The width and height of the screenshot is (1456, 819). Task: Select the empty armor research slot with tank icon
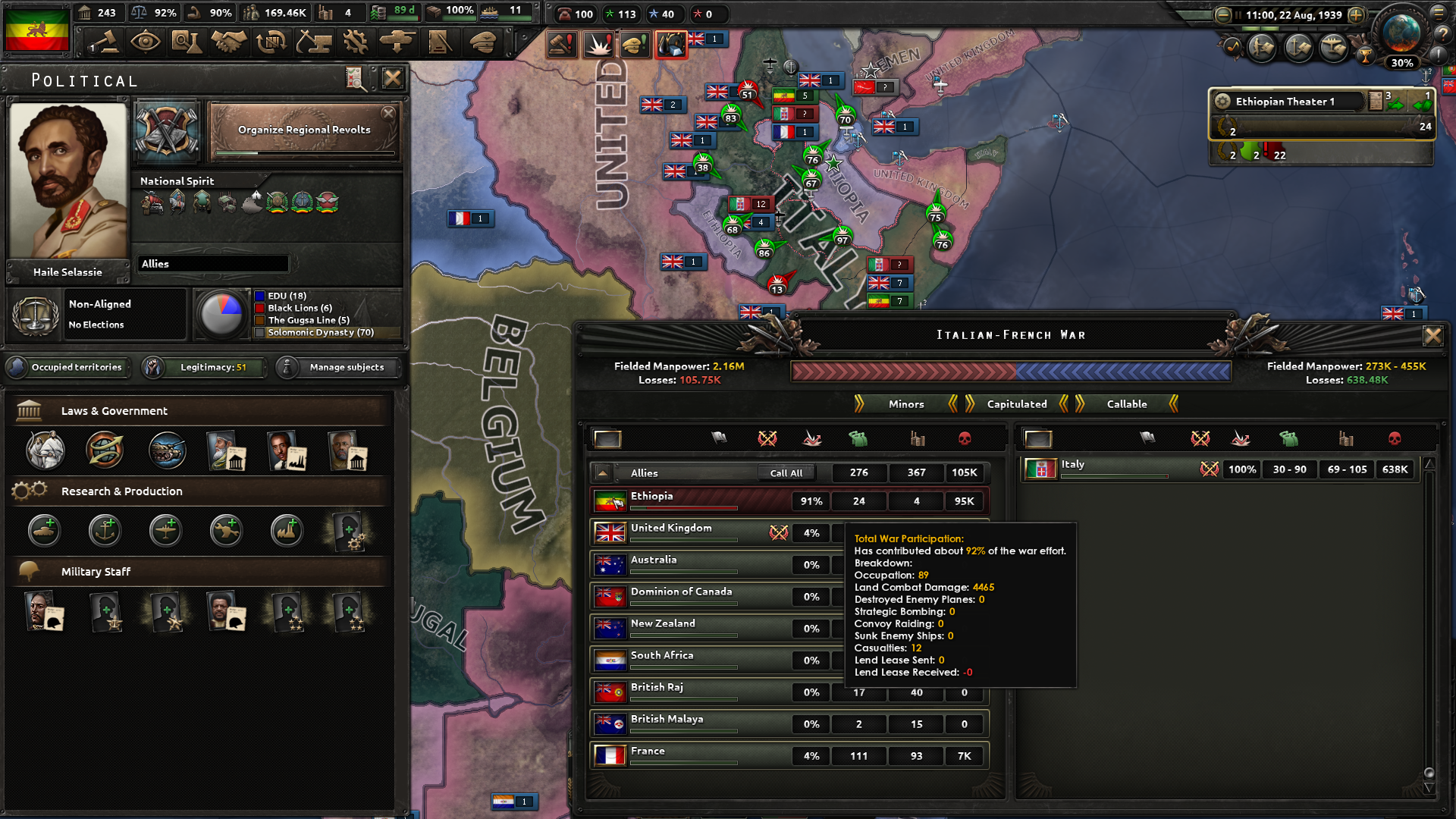[43, 532]
